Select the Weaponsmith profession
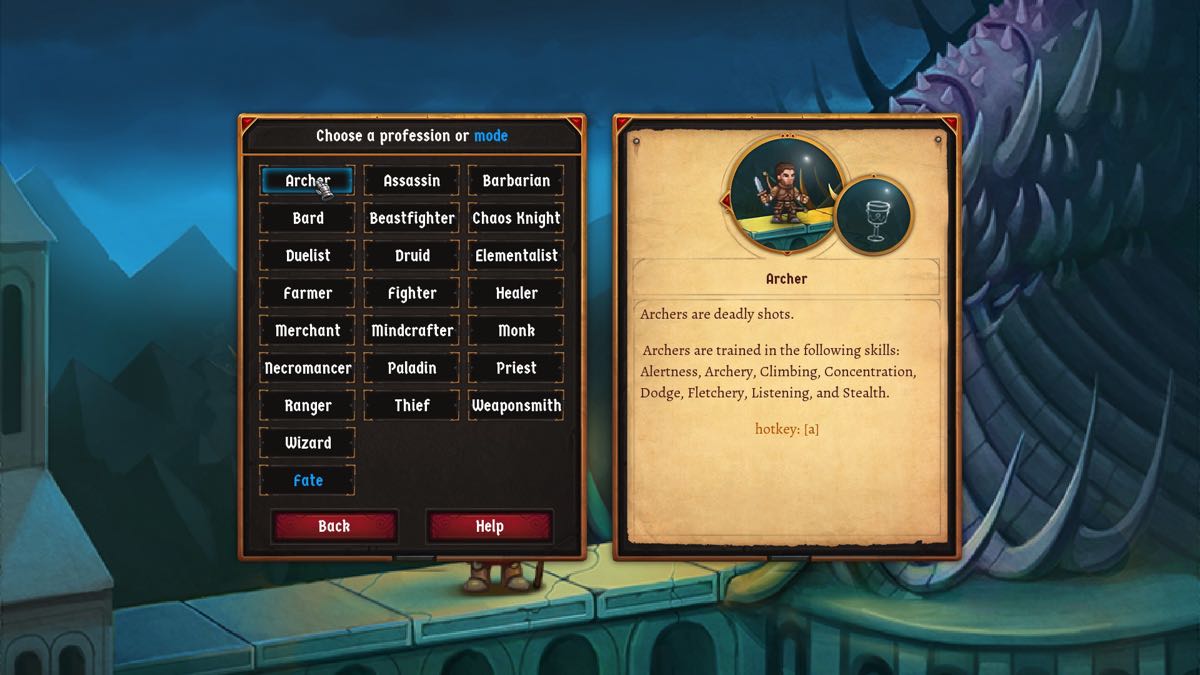Screen dimensions: 1200x675 coord(516,406)
